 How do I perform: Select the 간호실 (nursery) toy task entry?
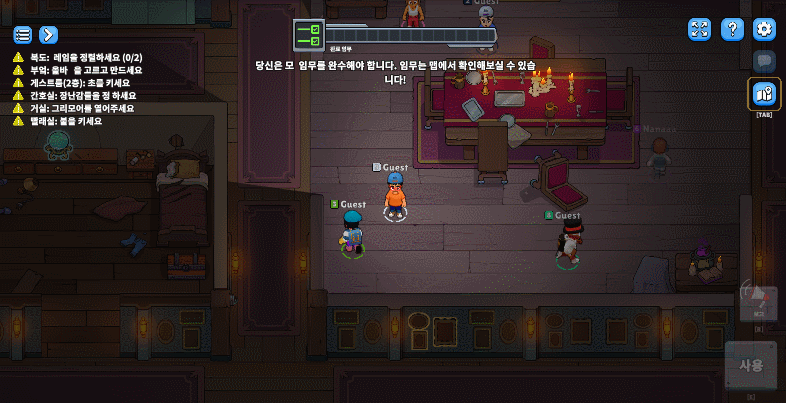pyautogui.click(x=82, y=96)
